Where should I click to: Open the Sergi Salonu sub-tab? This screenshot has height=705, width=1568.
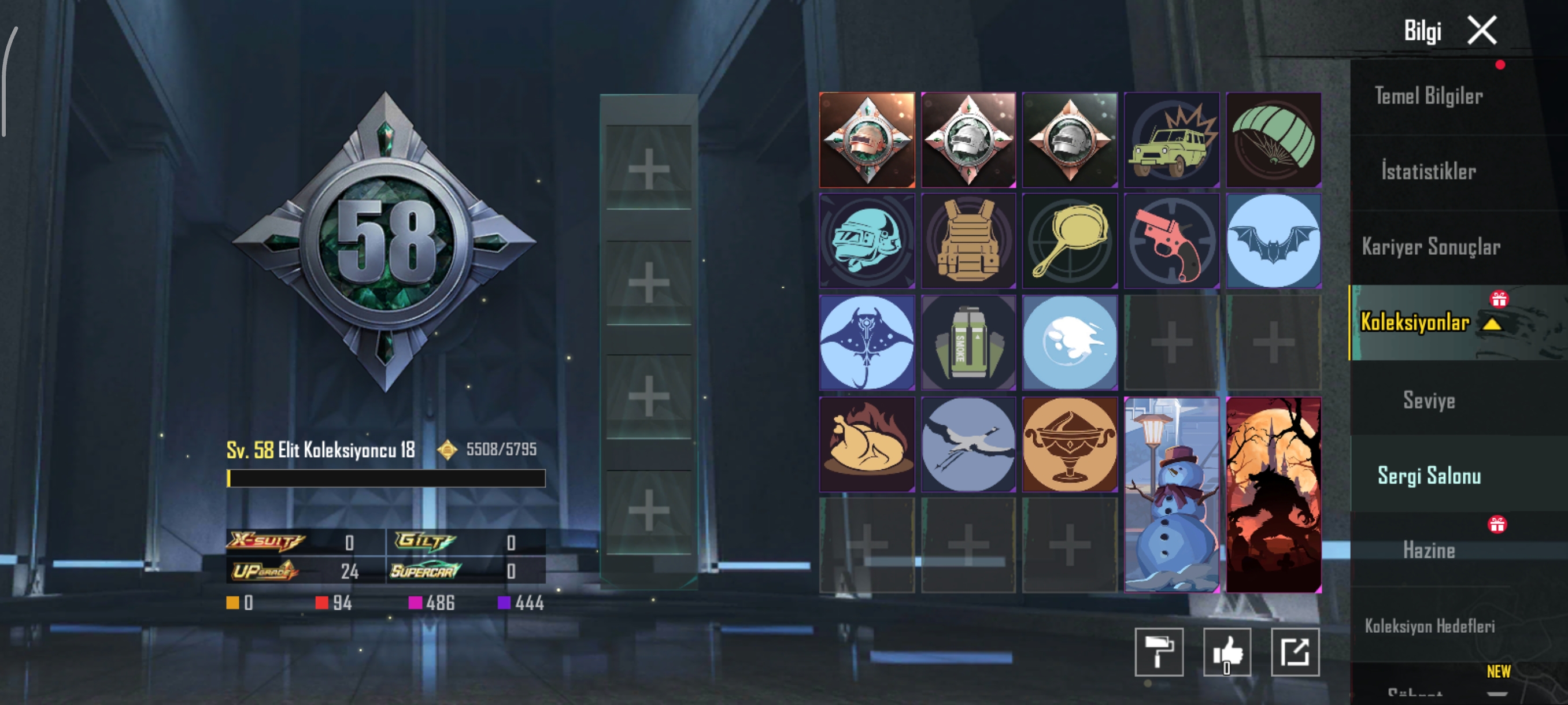coord(1429,476)
